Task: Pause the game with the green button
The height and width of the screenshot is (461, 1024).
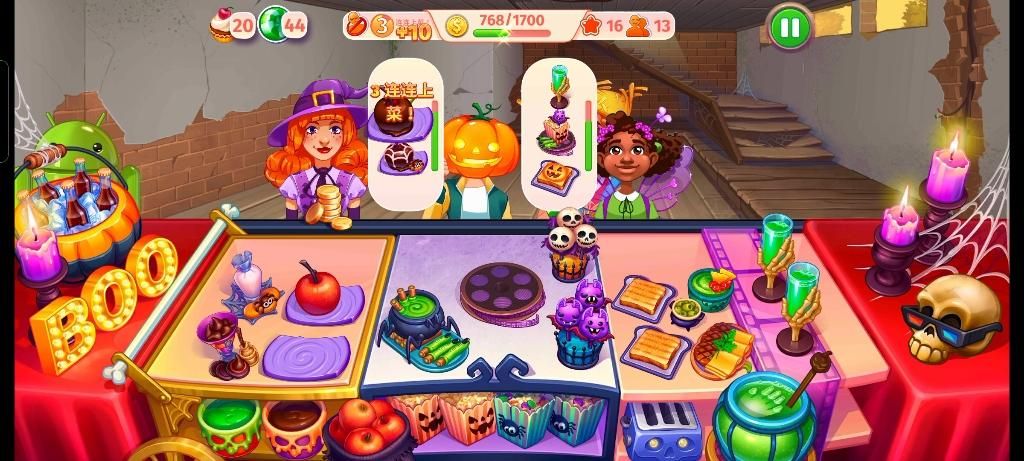Action: pos(789,27)
